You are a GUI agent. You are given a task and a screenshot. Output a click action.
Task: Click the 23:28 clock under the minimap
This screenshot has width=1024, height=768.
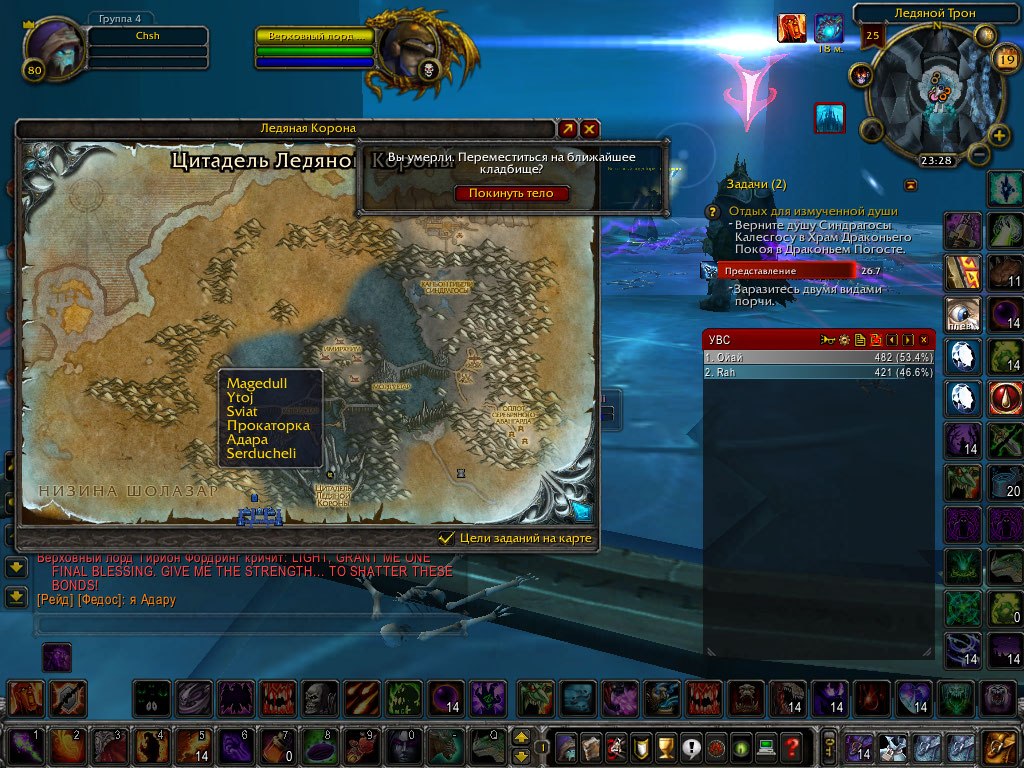936,160
